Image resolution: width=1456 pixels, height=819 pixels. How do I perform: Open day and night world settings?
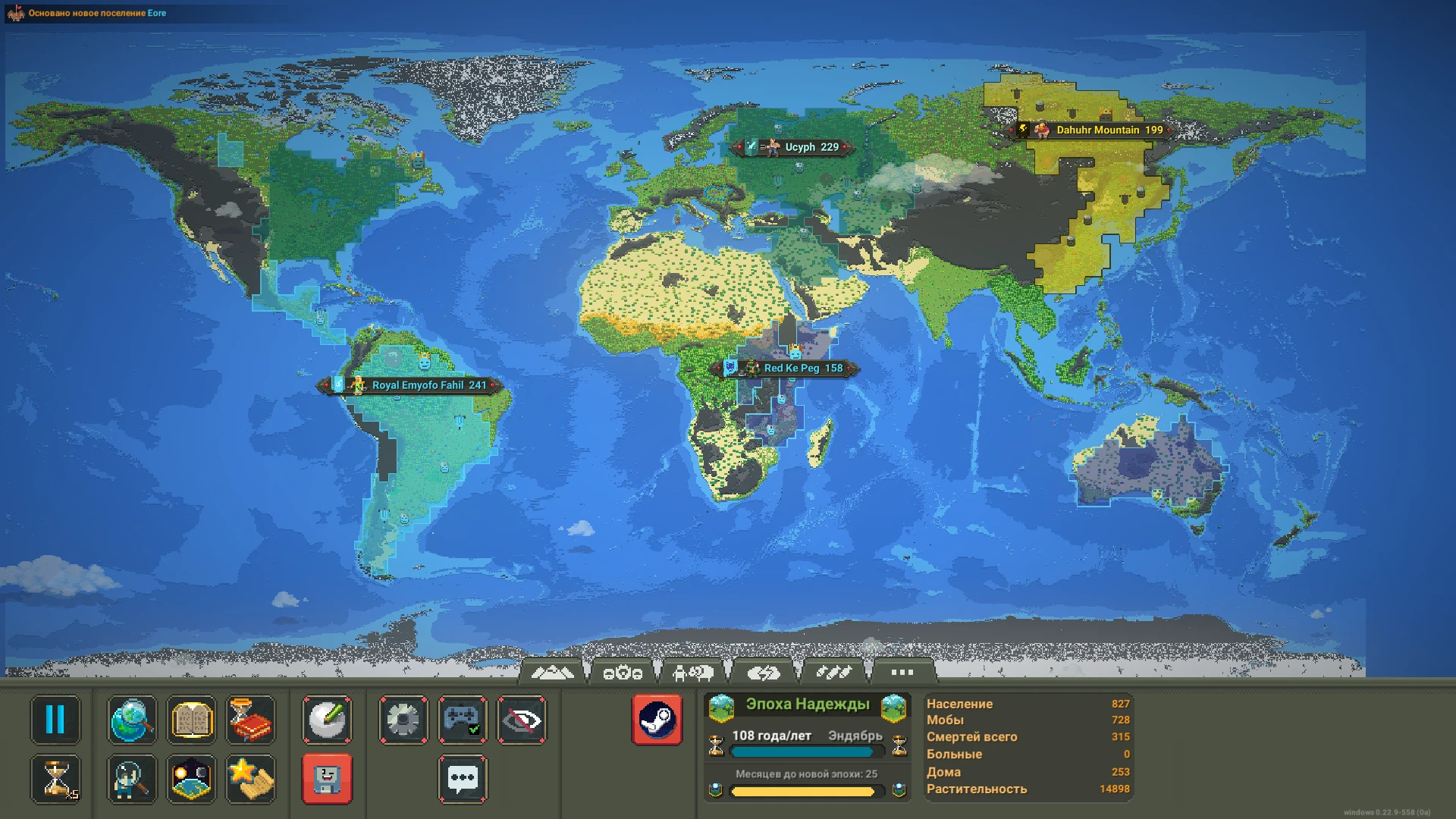click(x=191, y=779)
